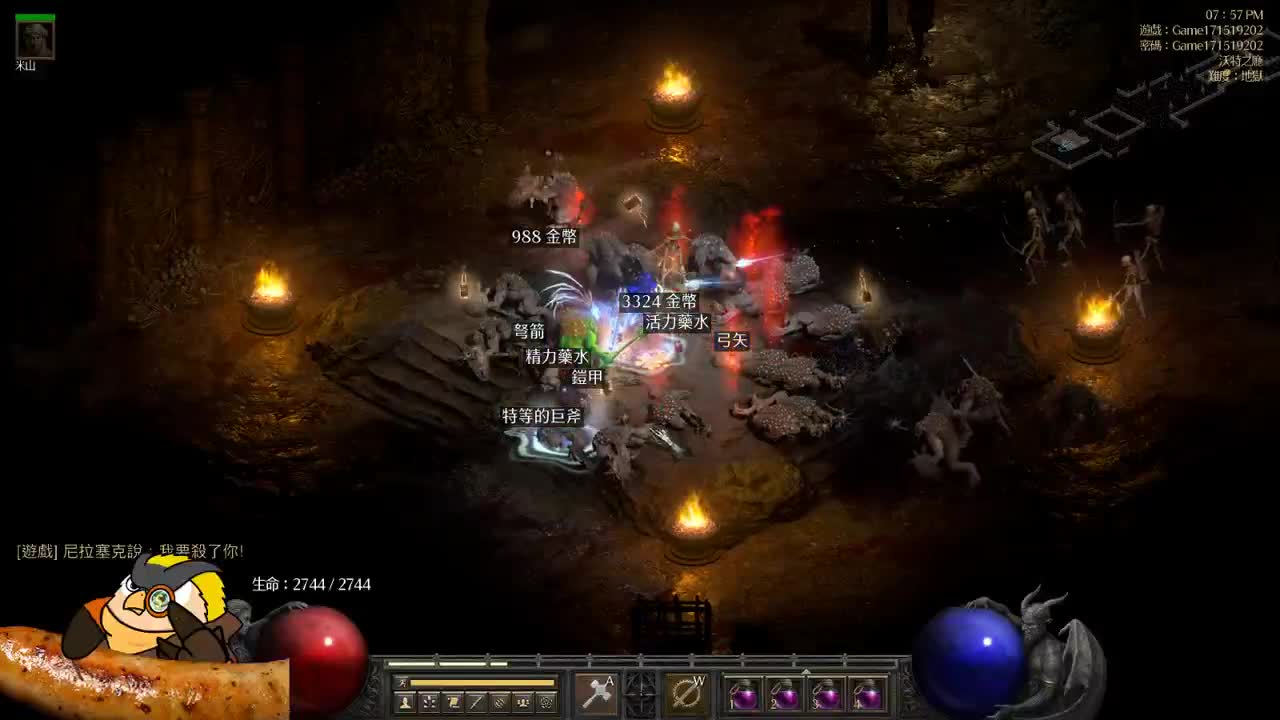This screenshot has height=720, width=1280.
Task: Pick up the 988 金幣 gold label
Action: [x=545, y=237]
